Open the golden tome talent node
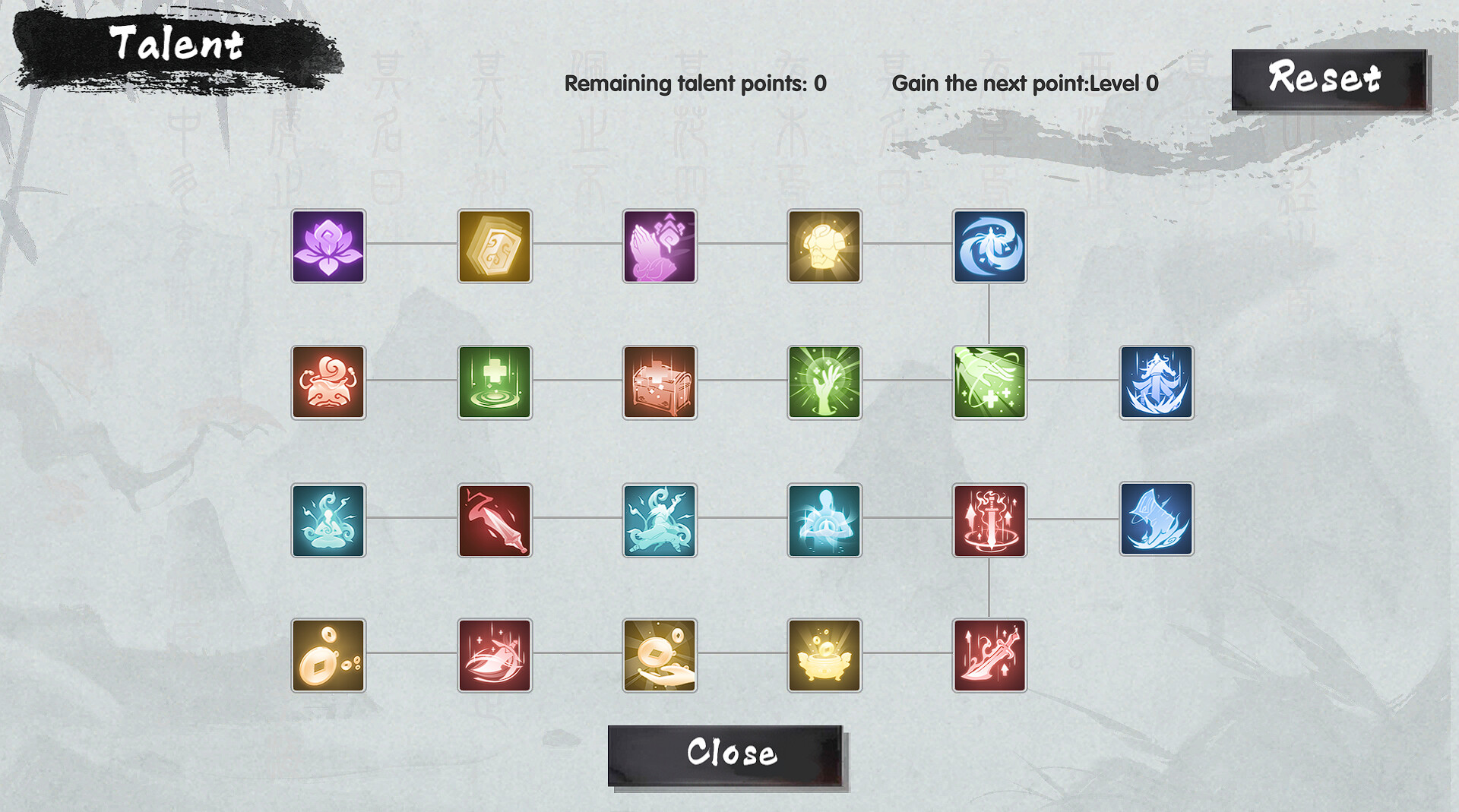Screen dimensions: 1459x812 pyautogui.click(x=494, y=247)
